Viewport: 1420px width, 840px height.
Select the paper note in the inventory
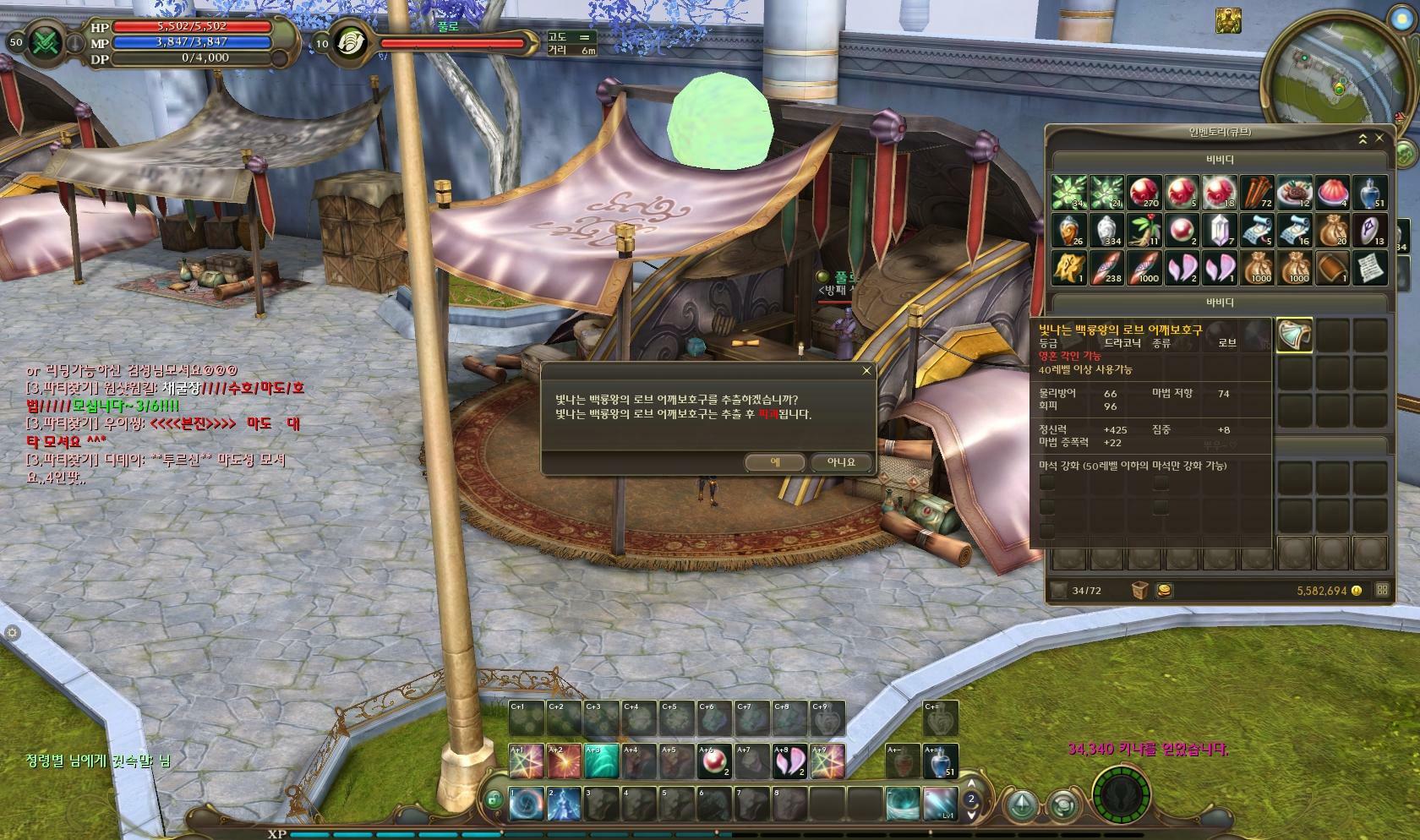coord(1370,267)
